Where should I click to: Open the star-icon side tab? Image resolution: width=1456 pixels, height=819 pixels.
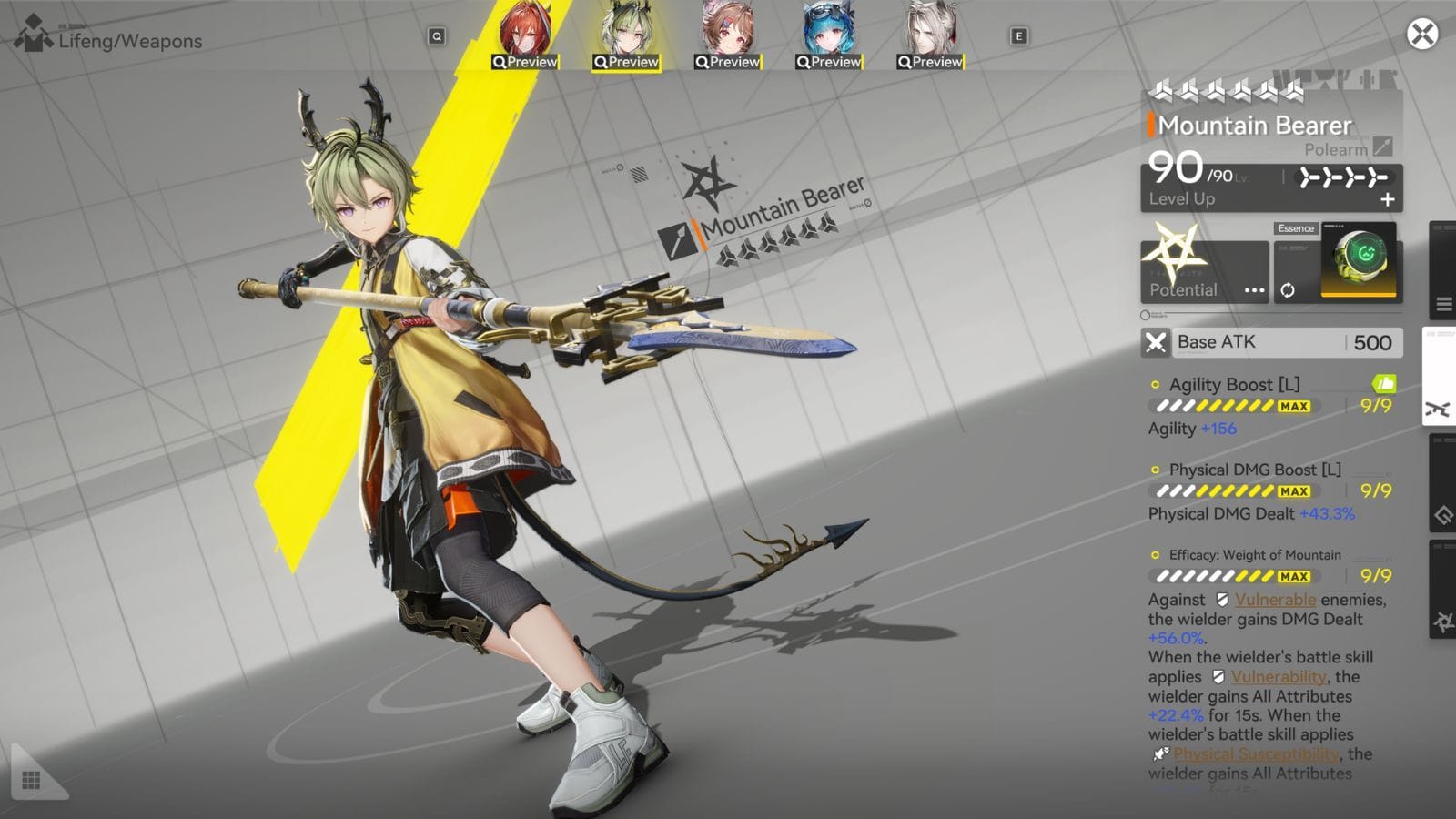[1443, 622]
